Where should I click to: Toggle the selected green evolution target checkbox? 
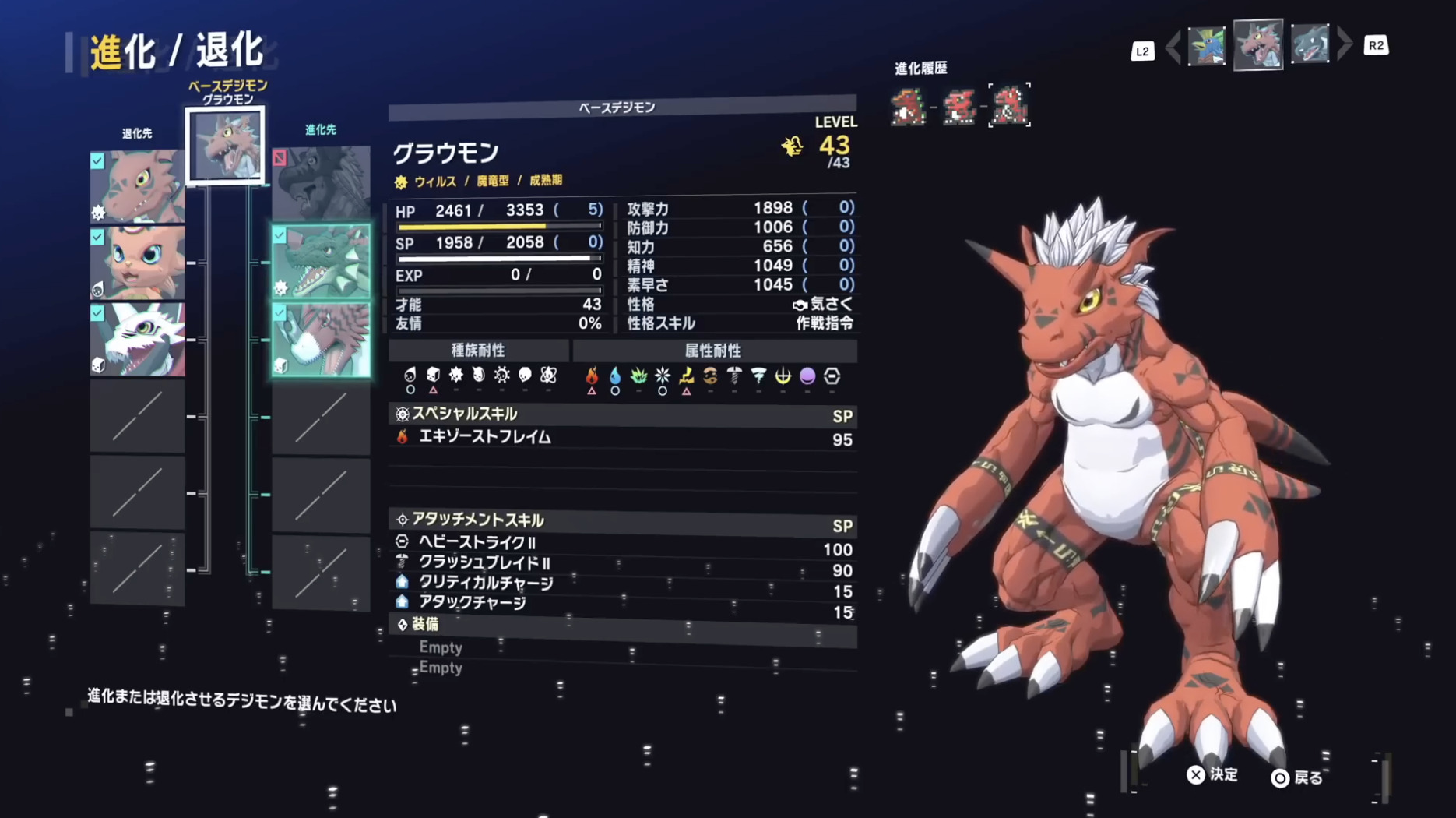[280, 235]
